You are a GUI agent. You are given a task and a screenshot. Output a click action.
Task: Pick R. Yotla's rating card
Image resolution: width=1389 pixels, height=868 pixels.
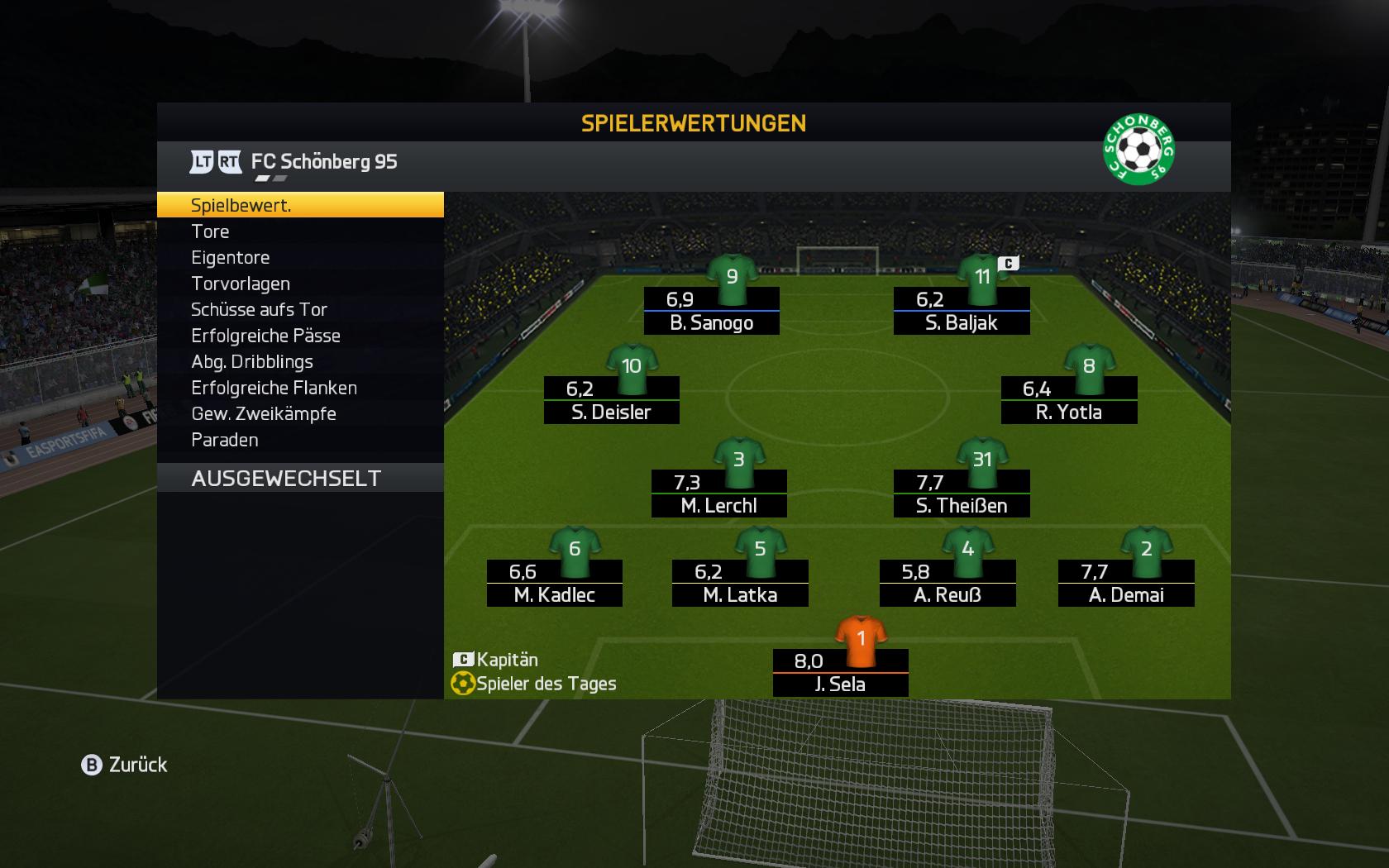click(1068, 400)
